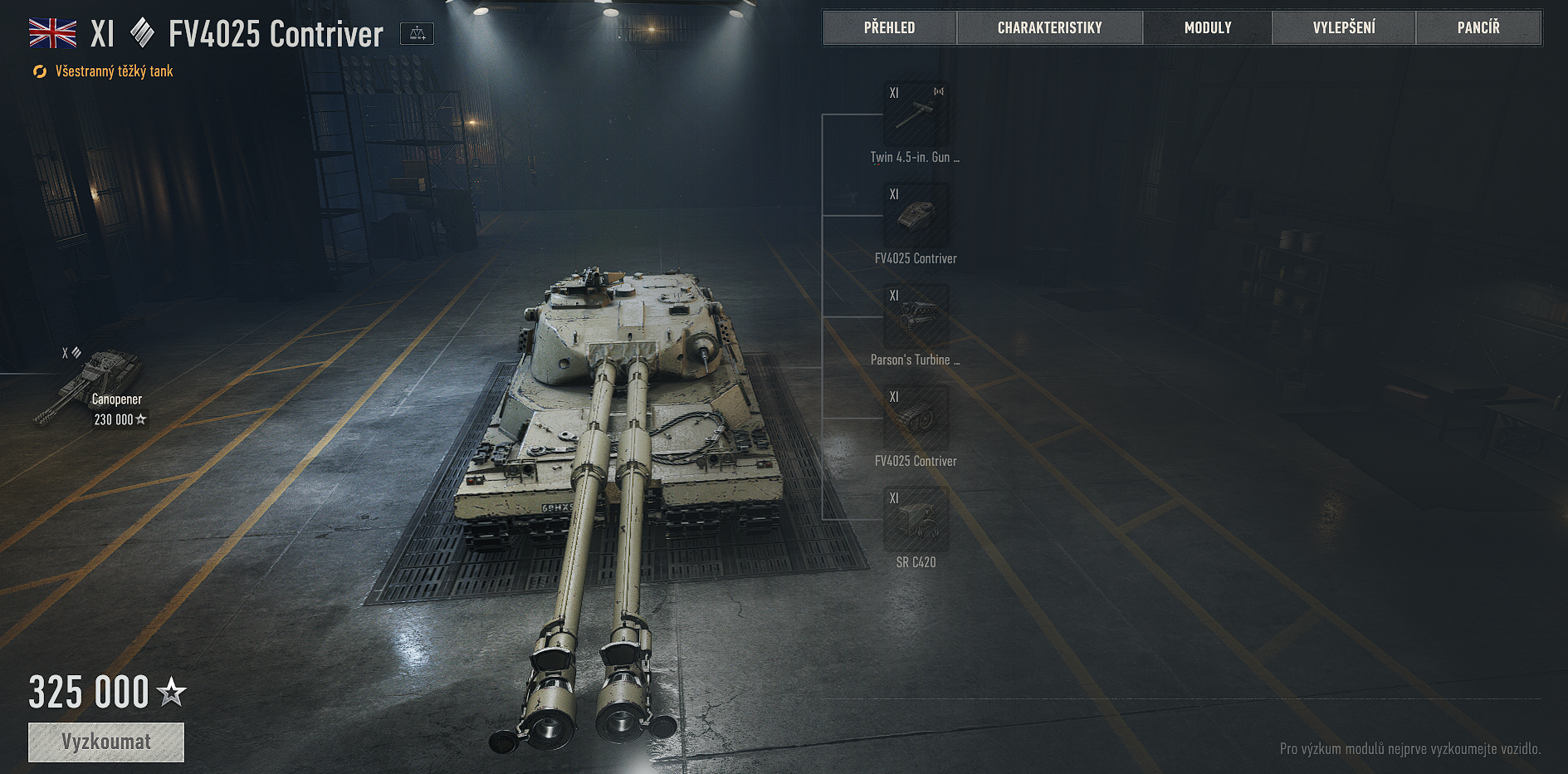Select the SR C420 radio module
Image resolution: width=1568 pixels, height=774 pixels.
(x=916, y=520)
